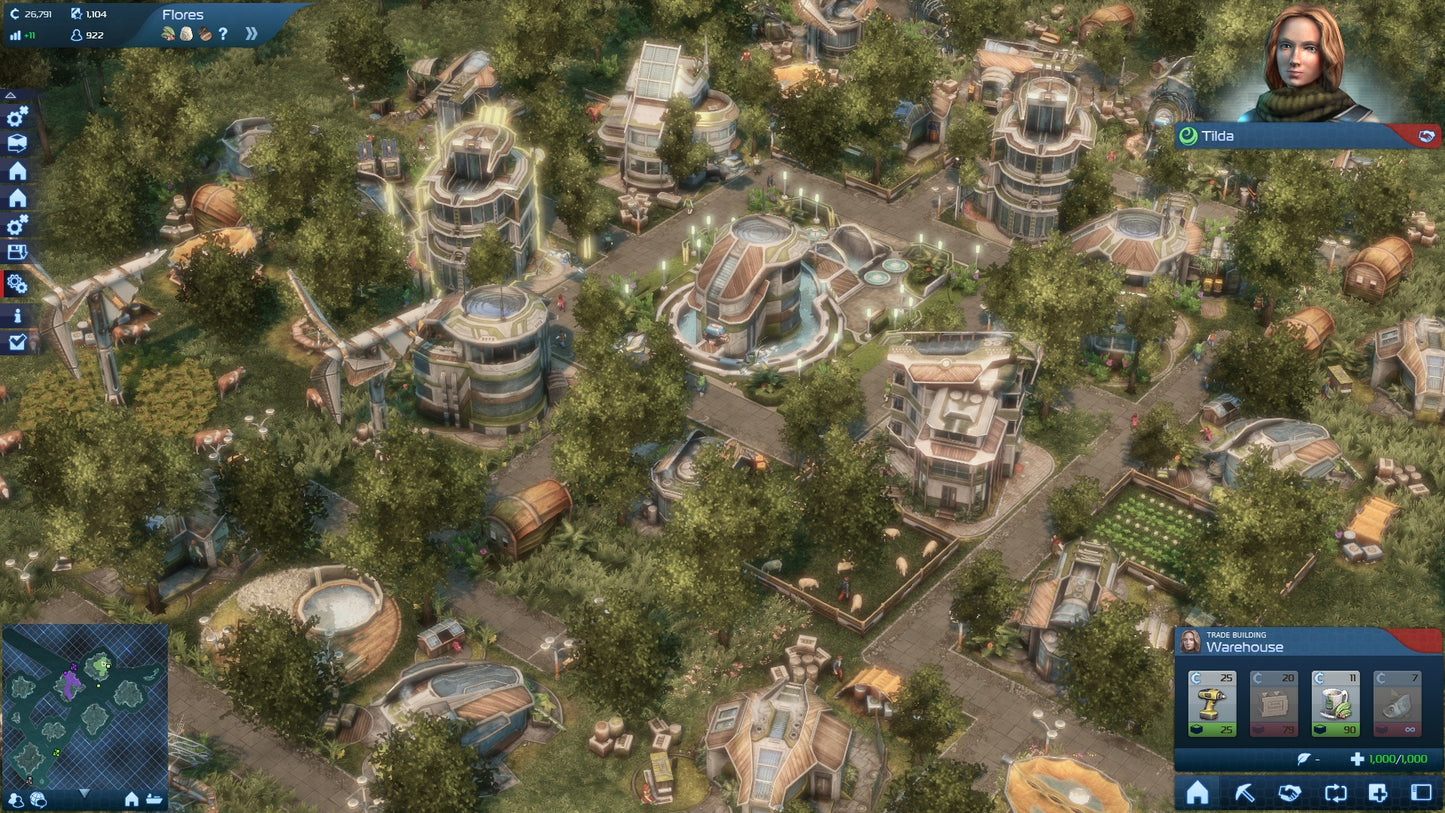The width and height of the screenshot is (1445, 813).
Task: Toggle the player list icon under the minimap
Action: [16, 800]
